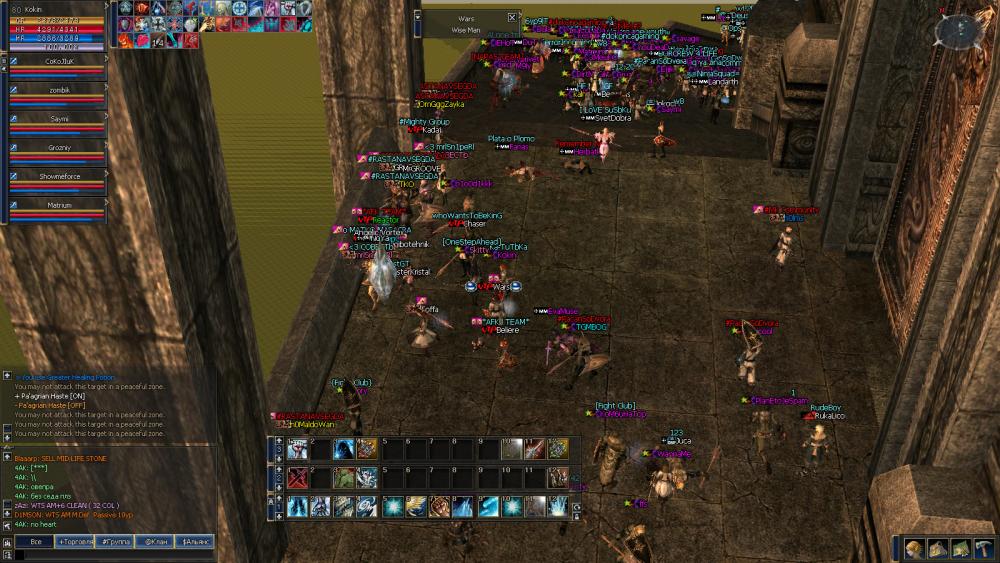
Task: Select party member zombik
Action: 57,88
